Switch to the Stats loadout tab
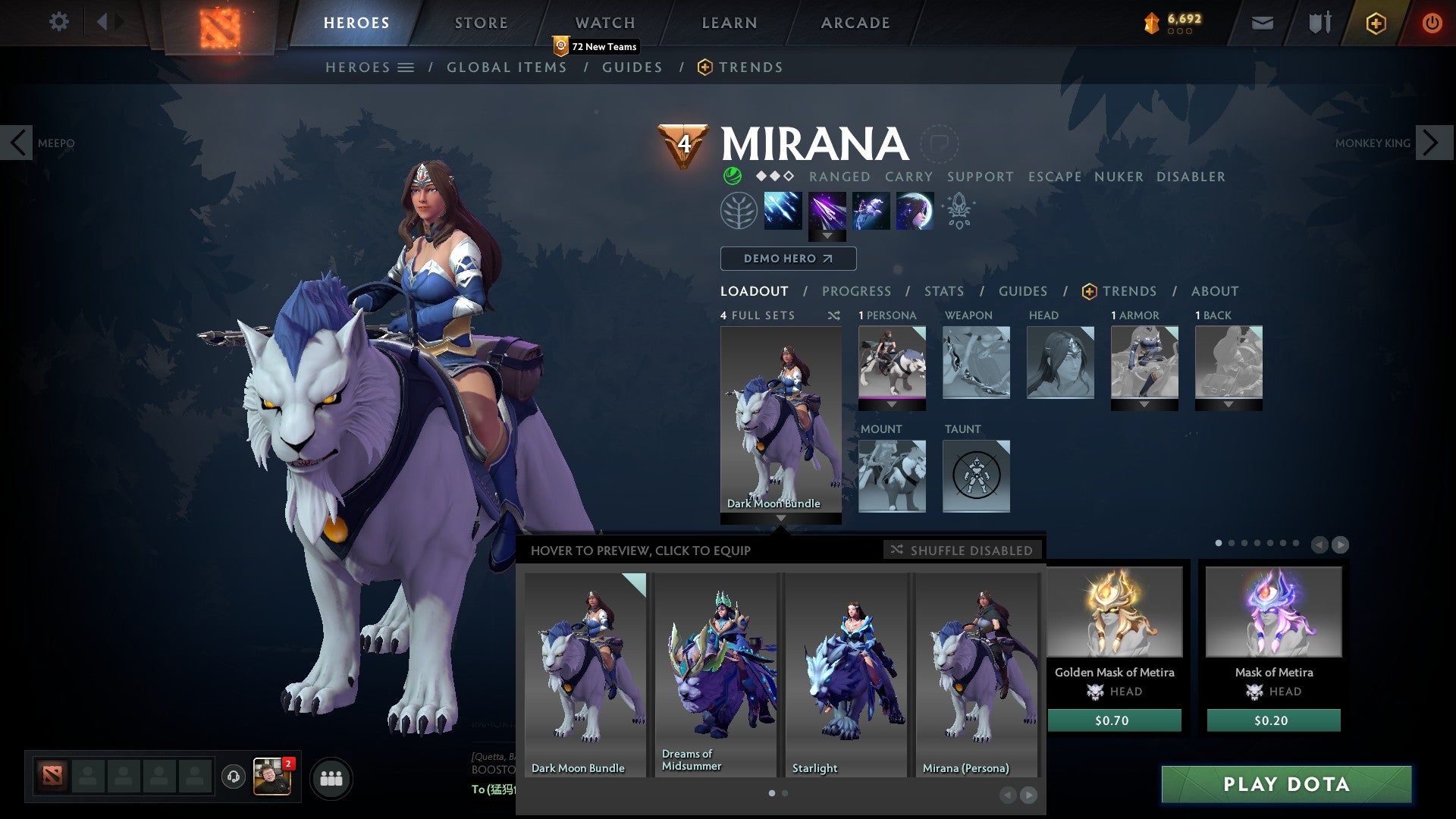1456x819 pixels. click(944, 291)
